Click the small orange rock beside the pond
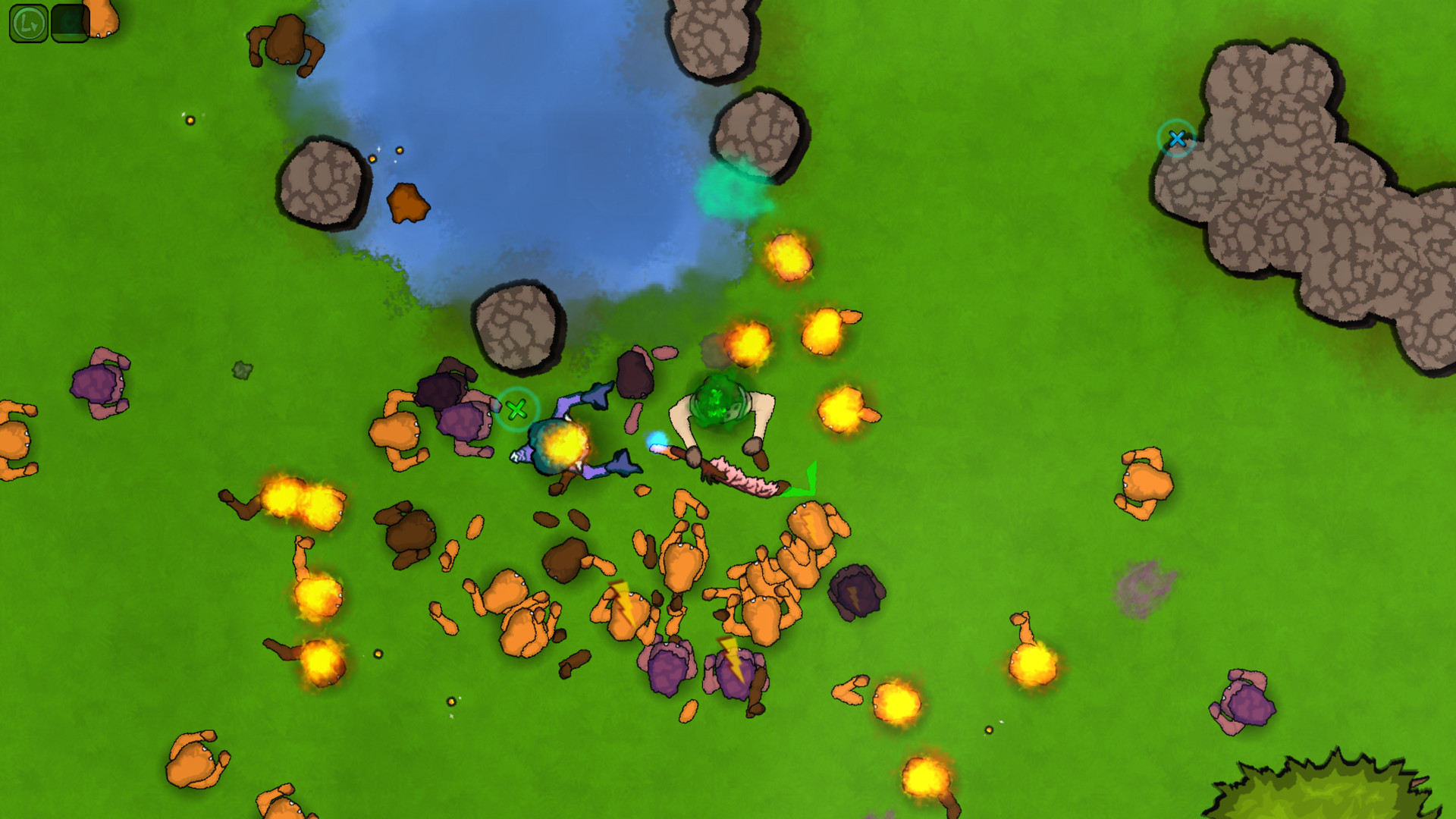Viewport: 1456px width, 819px height. click(x=406, y=205)
